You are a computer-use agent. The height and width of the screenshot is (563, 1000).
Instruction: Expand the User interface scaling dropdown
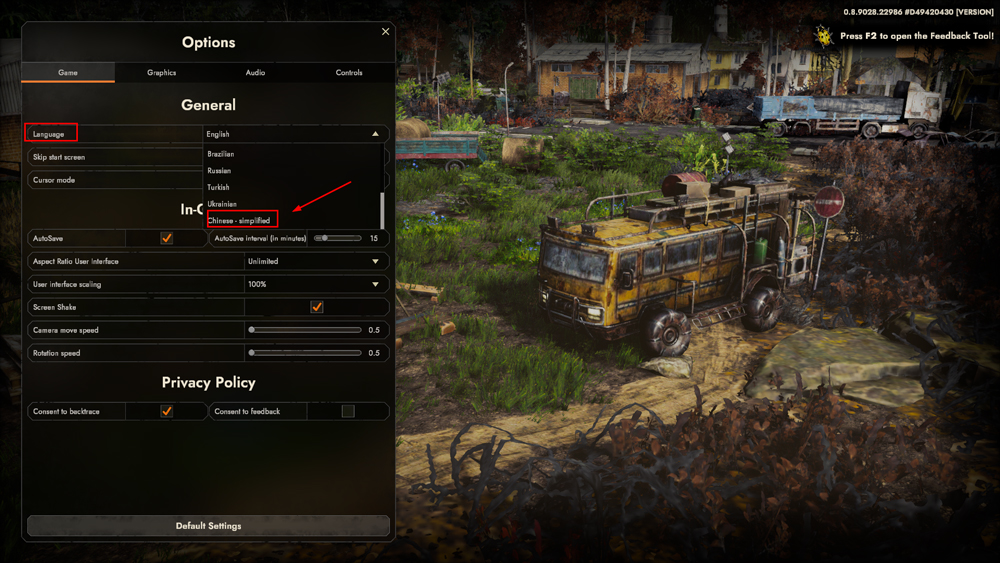coord(315,284)
